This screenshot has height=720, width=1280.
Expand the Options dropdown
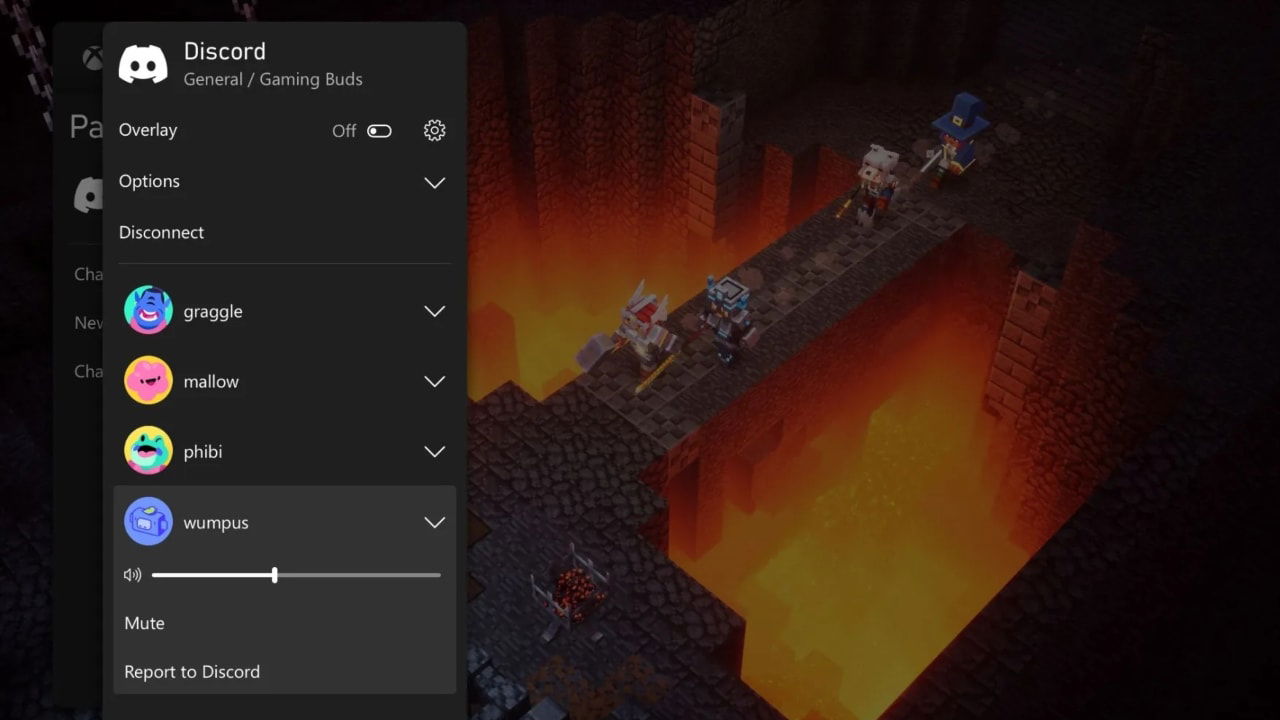434,182
